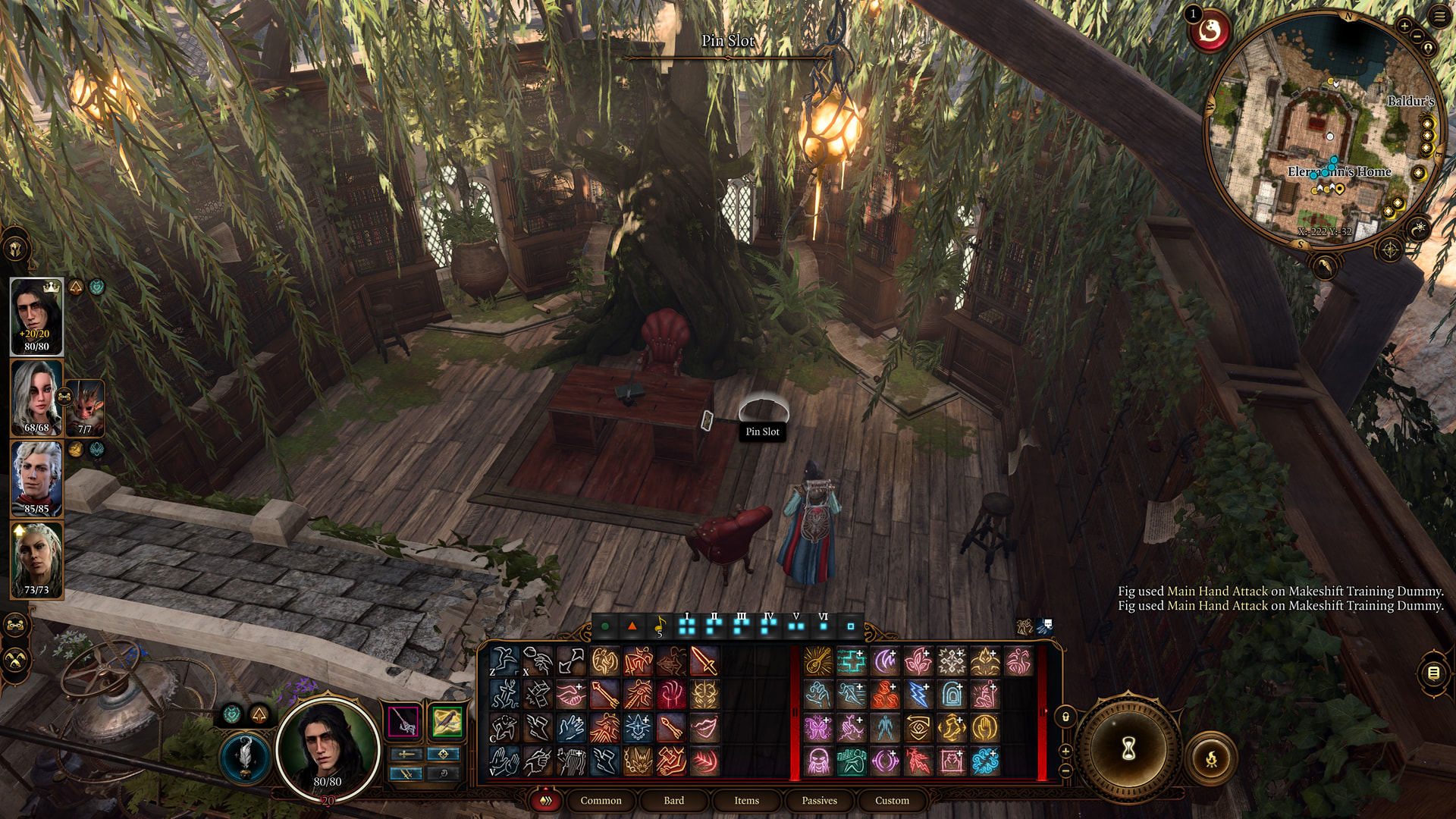Toggle the hotbar lock icon
The width and height of the screenshot is (1456, 819).
(1065, 717)
